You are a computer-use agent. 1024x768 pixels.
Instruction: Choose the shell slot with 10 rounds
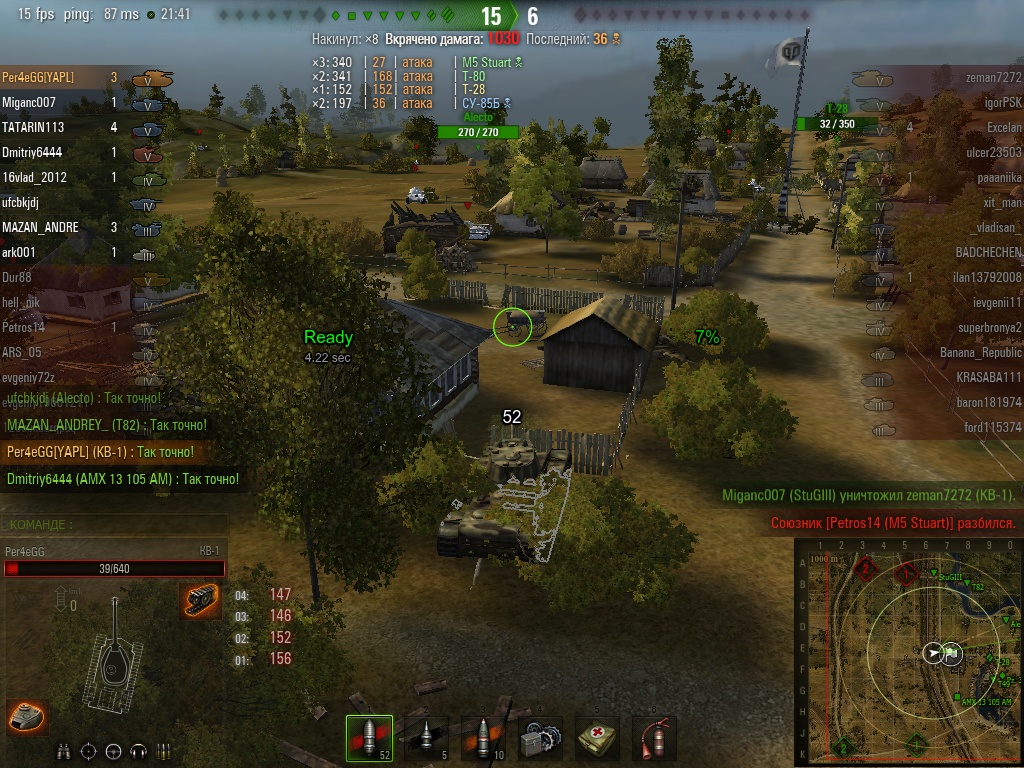point(482,739)
